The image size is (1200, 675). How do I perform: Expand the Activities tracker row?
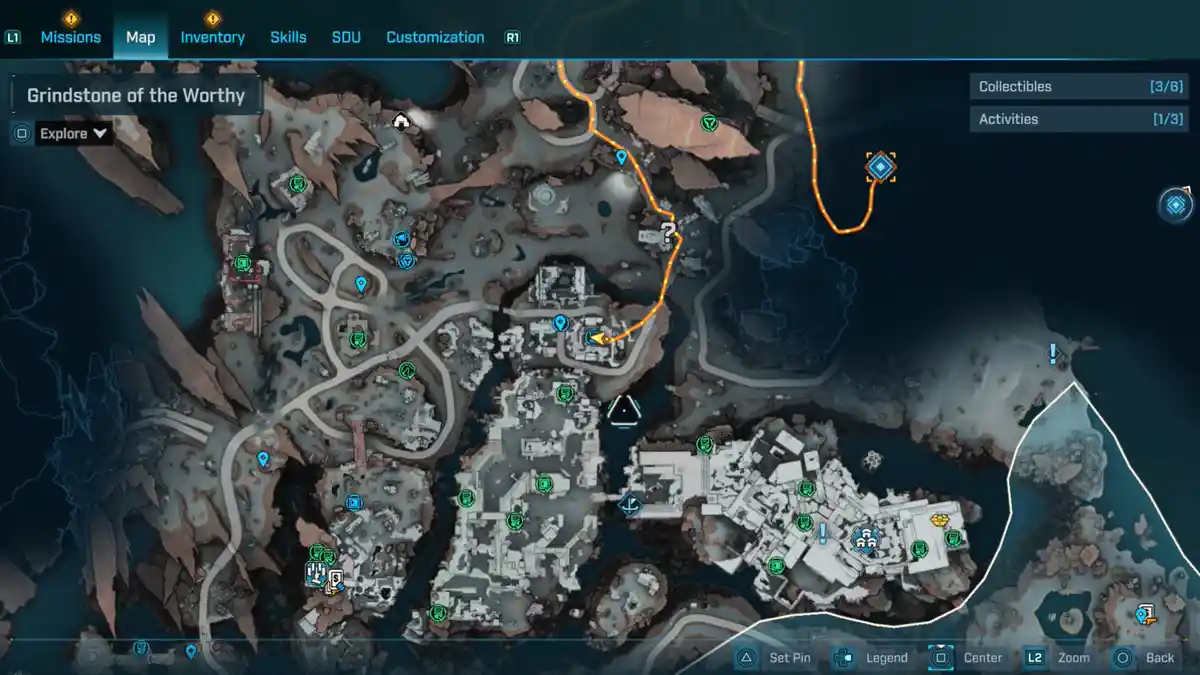click(1078, 119)
